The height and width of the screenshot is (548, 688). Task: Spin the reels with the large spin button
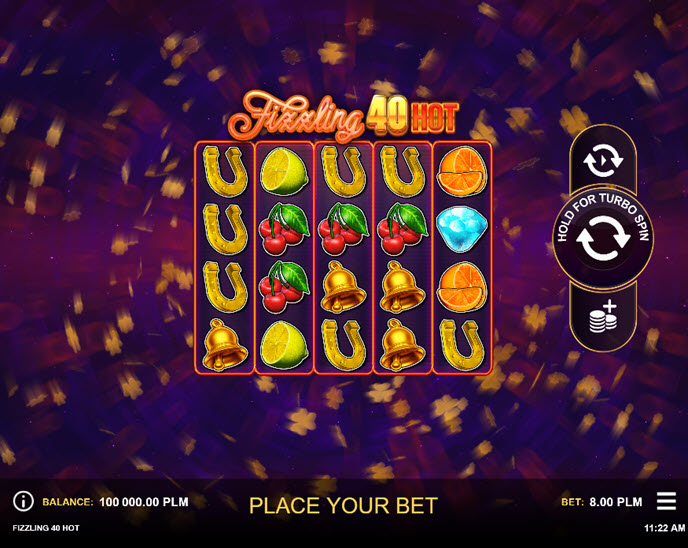click(x=603, y=240)
